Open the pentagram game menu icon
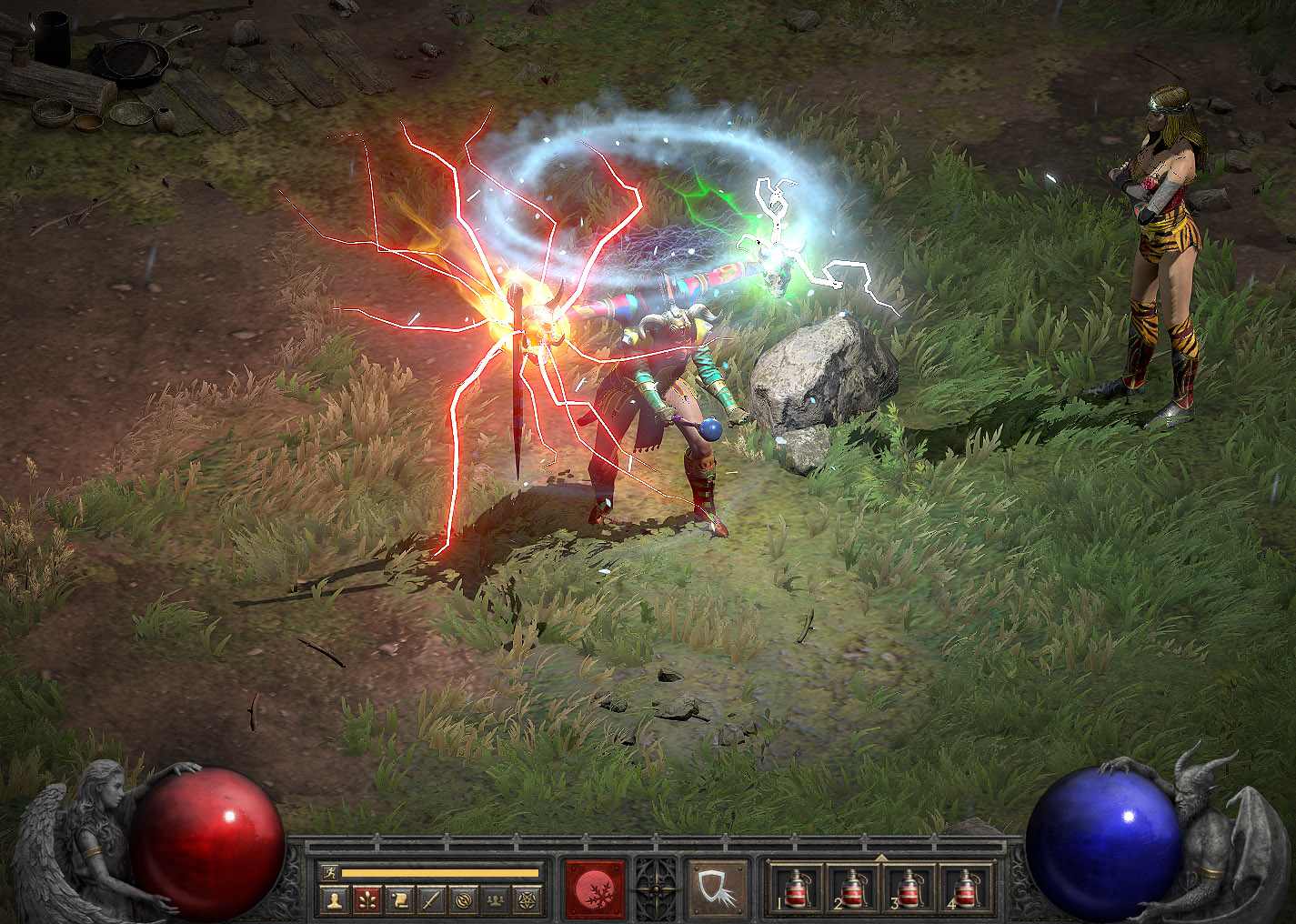Image resolution: width=1296 pixels, height=924 pixels. click(x=527, y=901)
